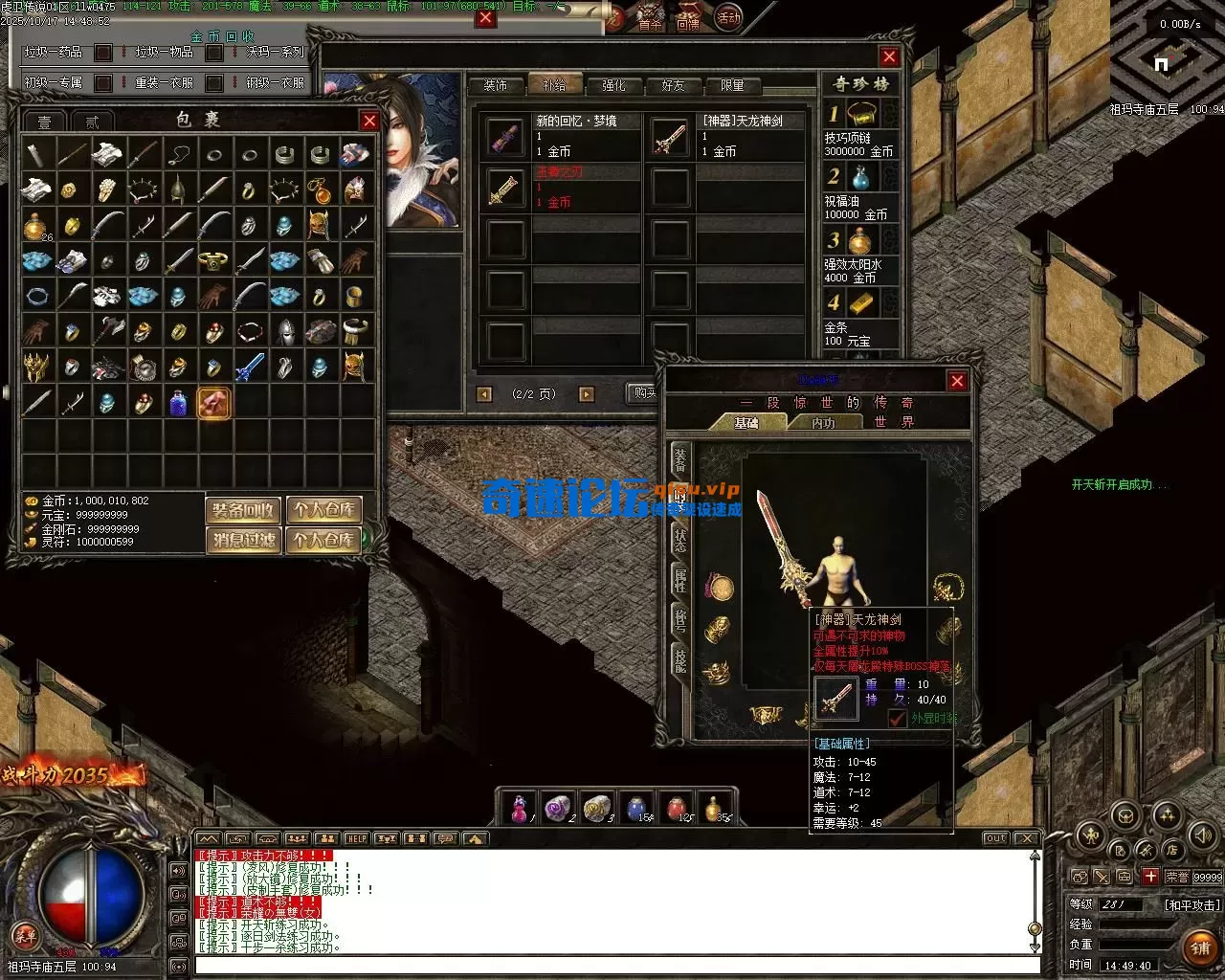Screen dimensions: 1225x980
Task: Open the round 铺 shop button
Action: pos(1200,947)
